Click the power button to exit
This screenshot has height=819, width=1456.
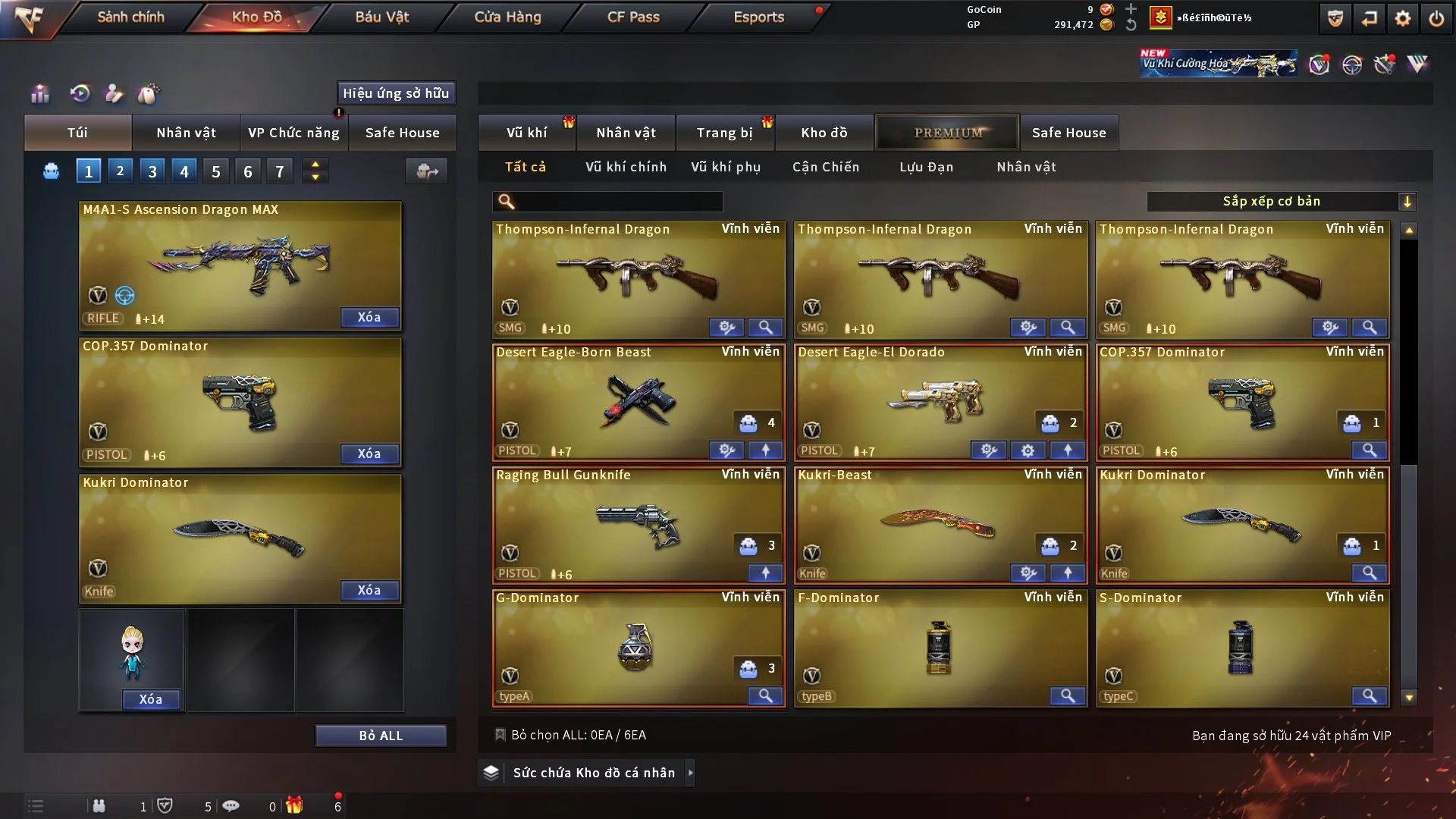(1436, 18)
